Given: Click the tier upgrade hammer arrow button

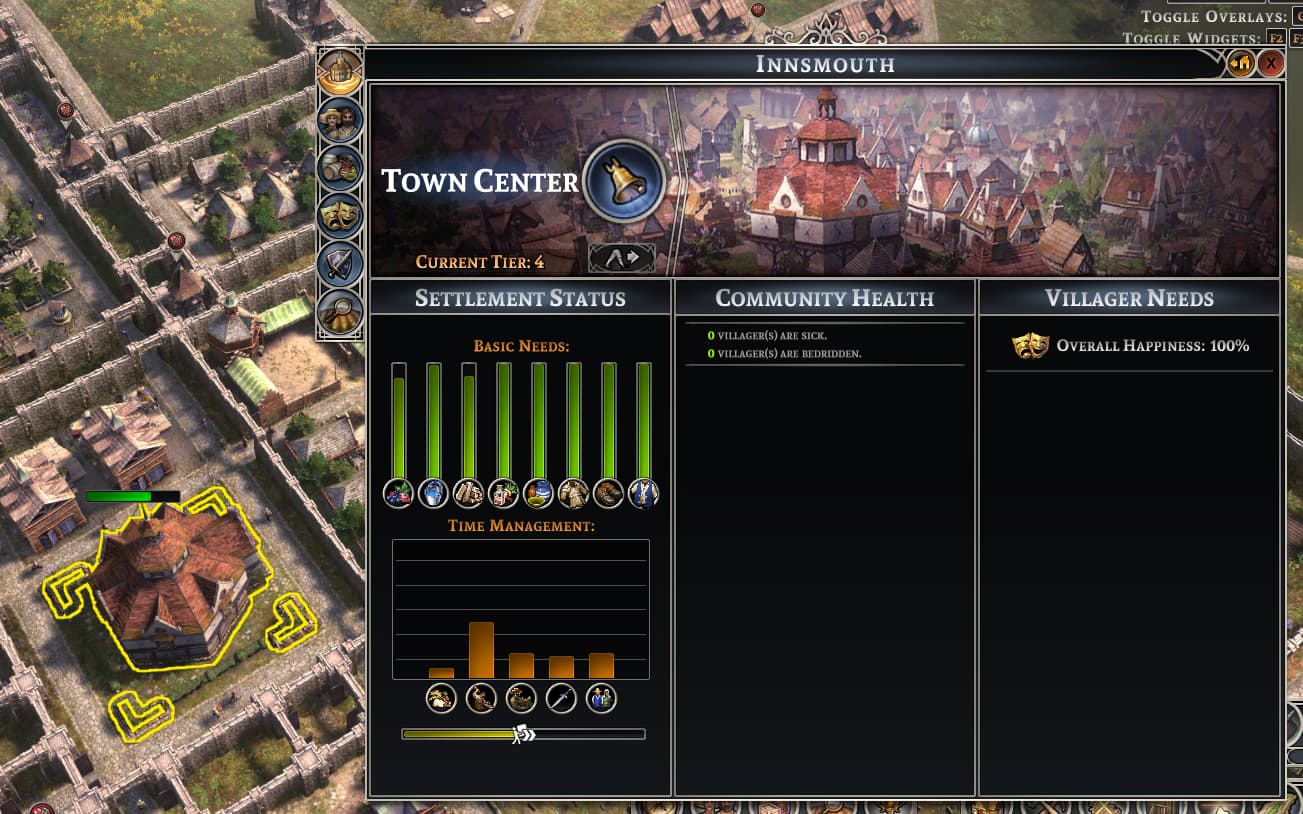Looking at the screenshot, I should pyautogui.click(x=621, y=259).
